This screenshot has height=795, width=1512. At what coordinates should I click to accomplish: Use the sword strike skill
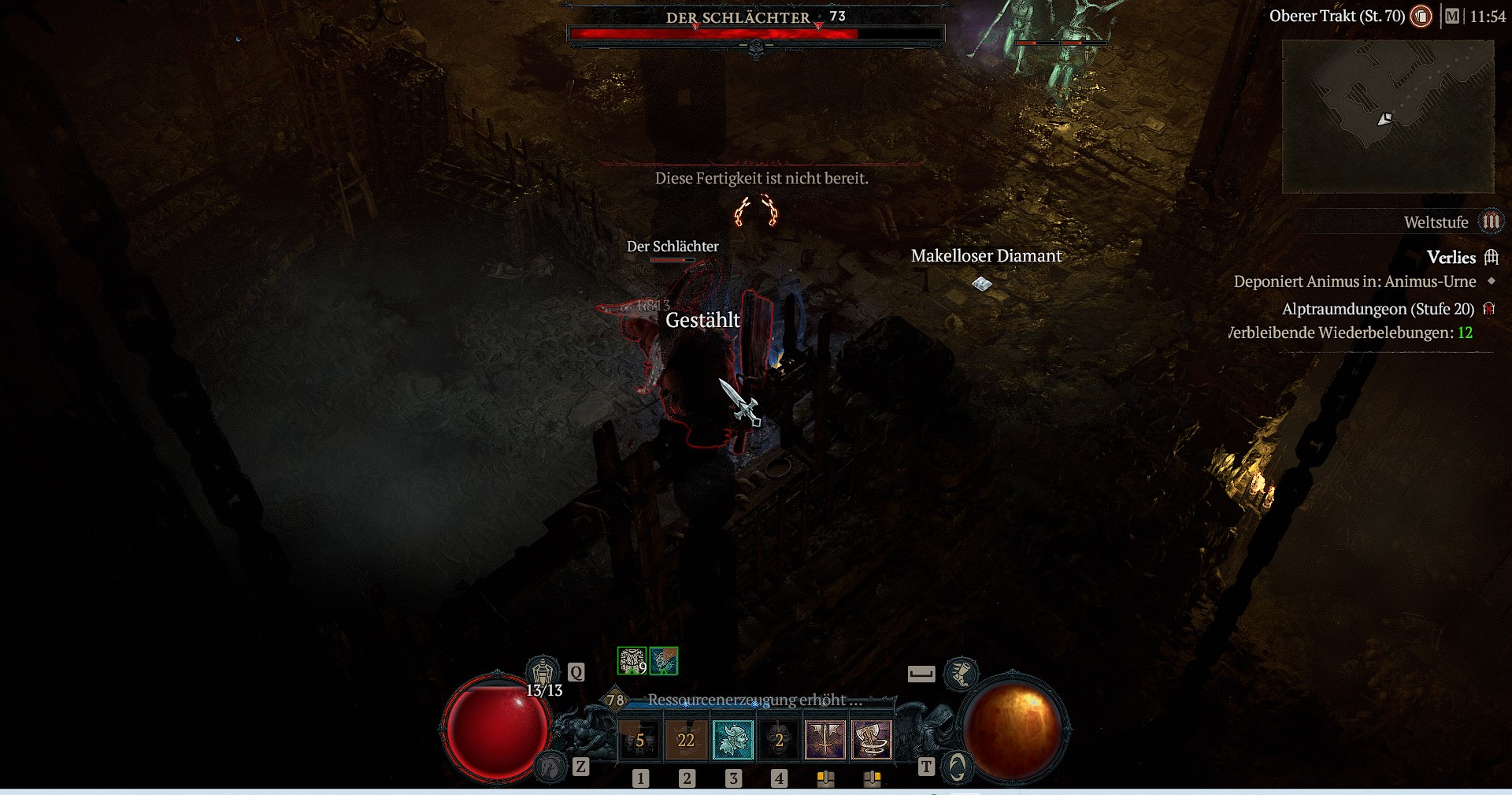coord(825,740)
